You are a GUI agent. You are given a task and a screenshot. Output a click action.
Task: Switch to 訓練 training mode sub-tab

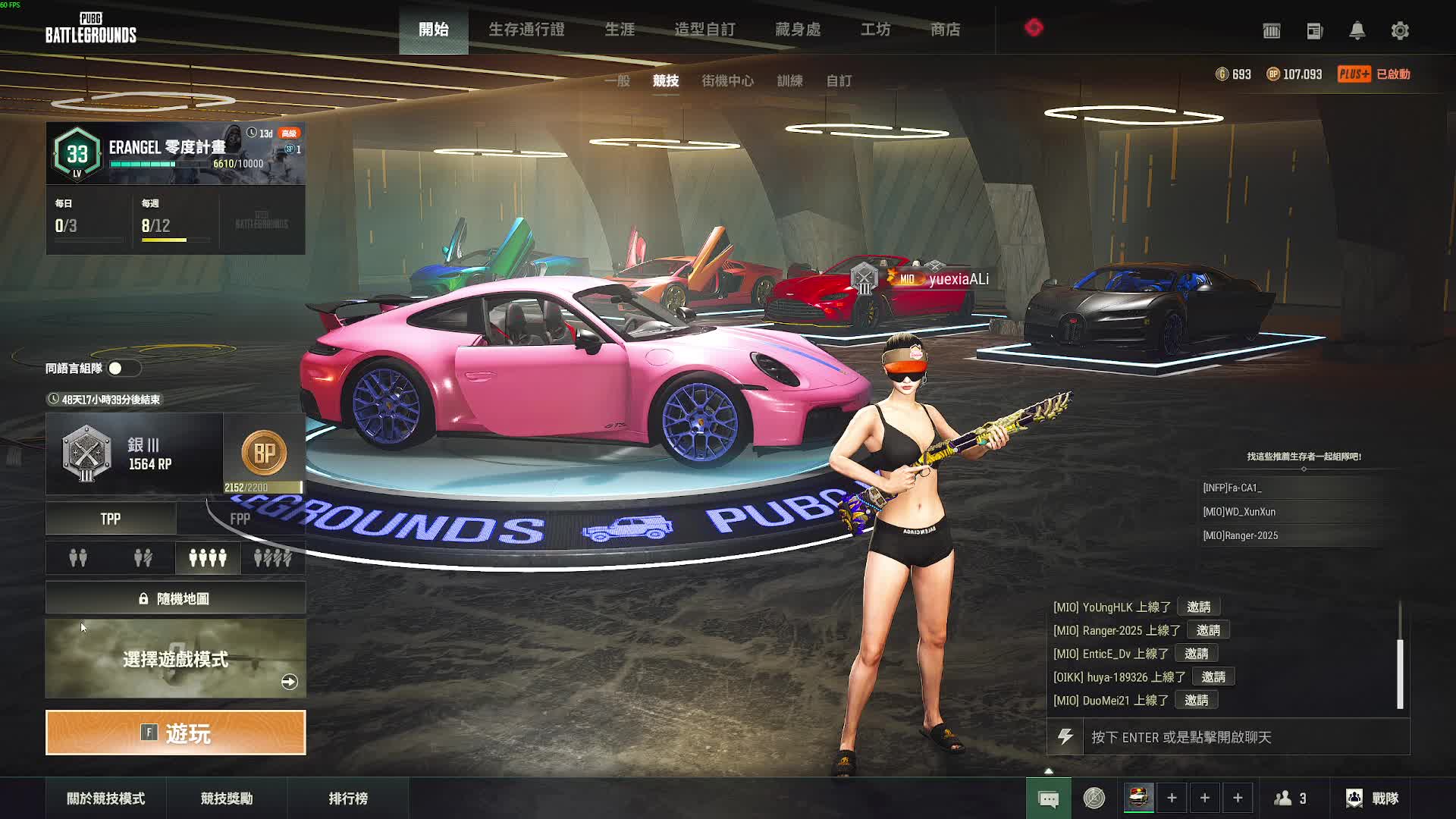tap(789, 80)
